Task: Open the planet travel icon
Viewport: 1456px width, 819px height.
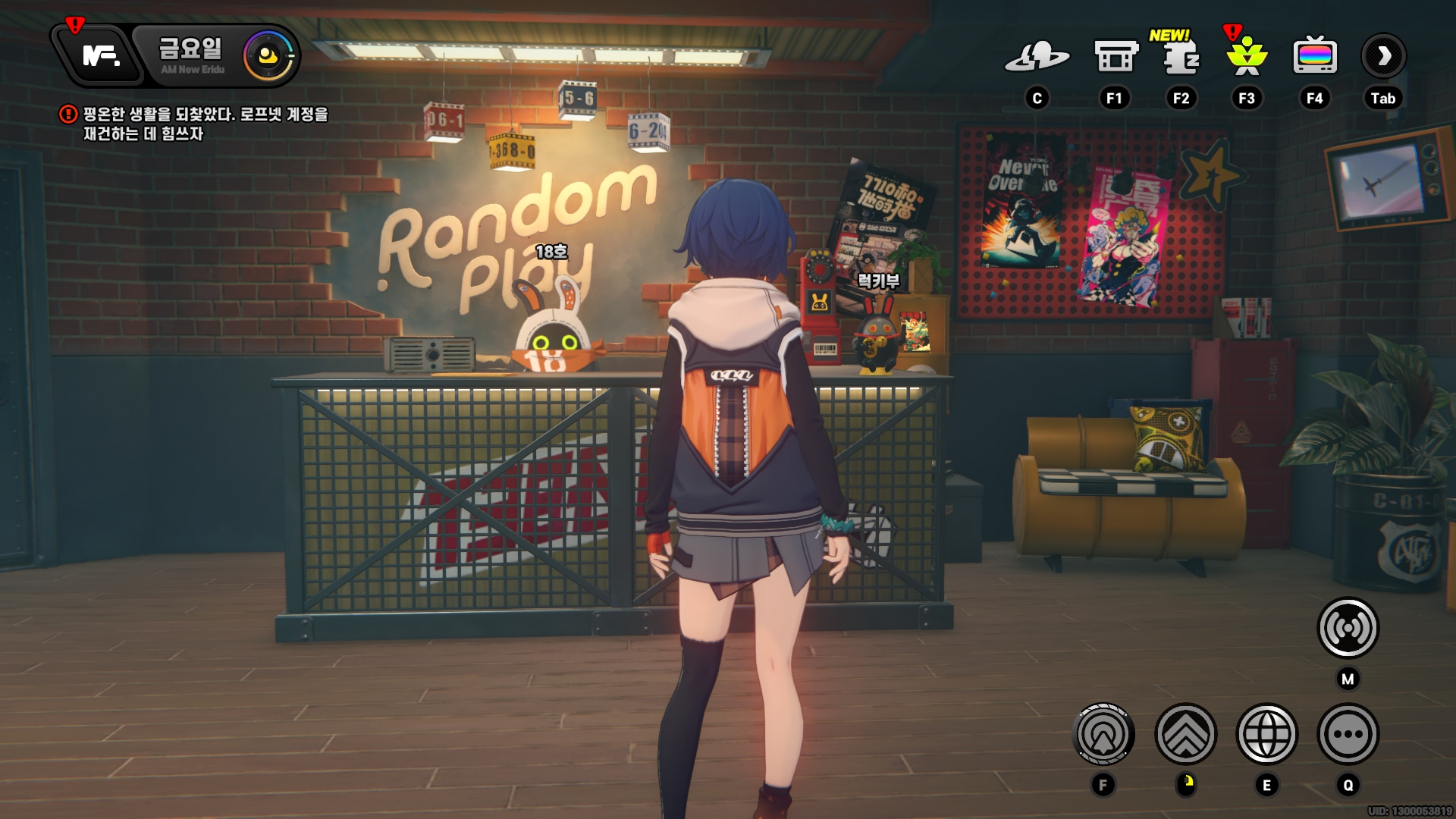Action: (x=1037, y=57)
